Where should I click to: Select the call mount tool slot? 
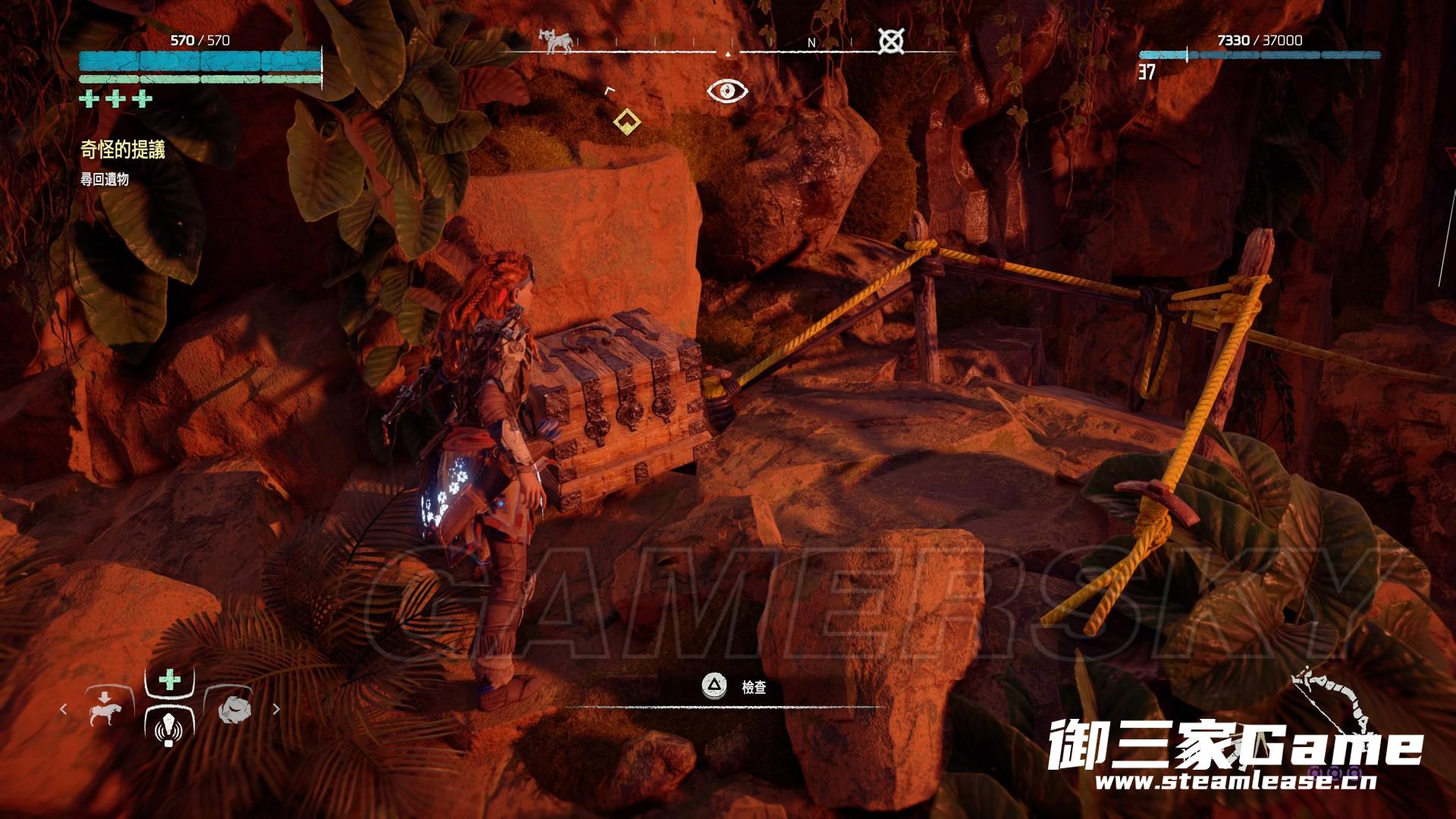[104, 708]
